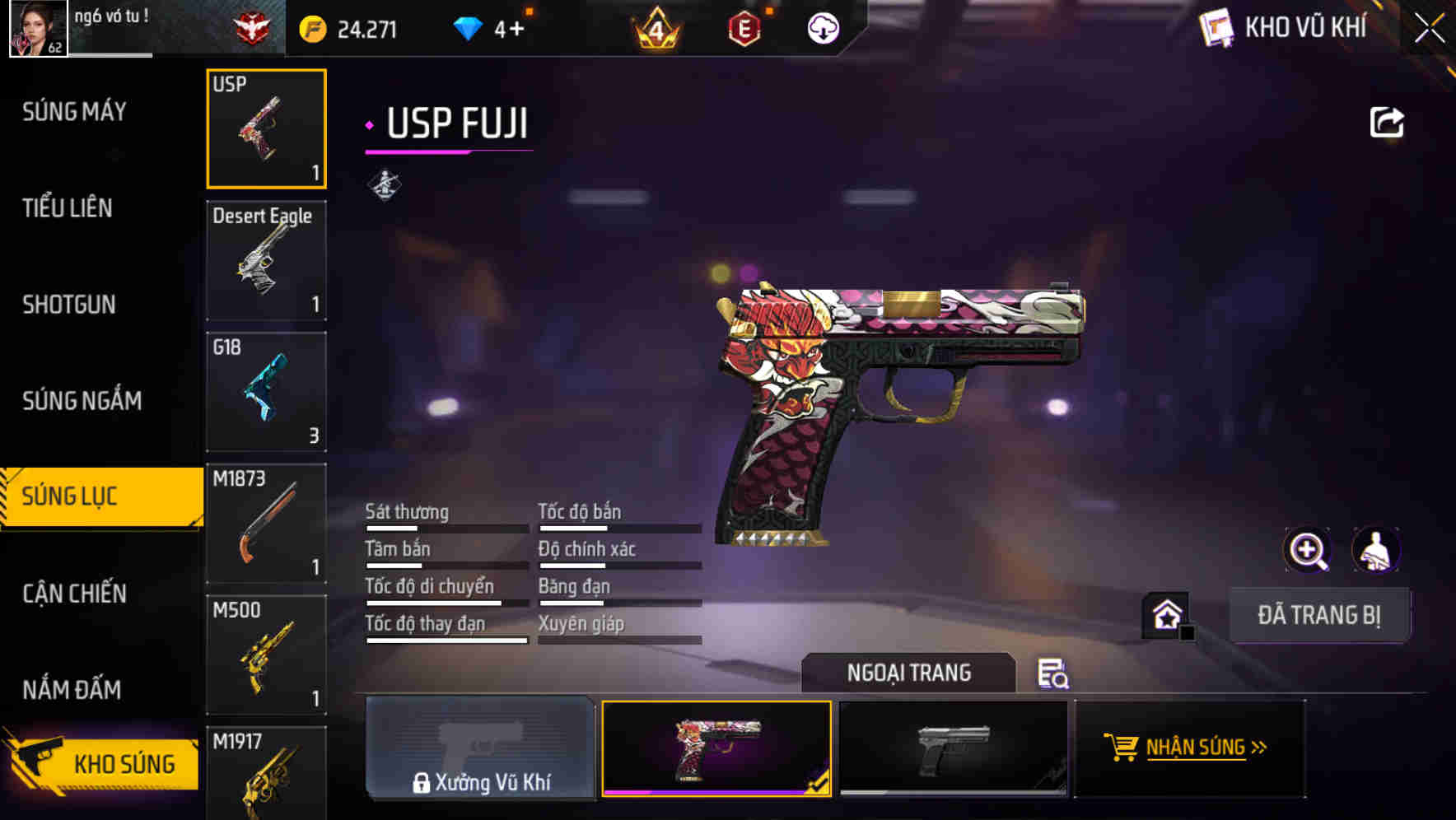Screen dimensions: 1456x820
Task: Select the G18 weapon slot
Action: pyautogui.click(x=266, y=391)
